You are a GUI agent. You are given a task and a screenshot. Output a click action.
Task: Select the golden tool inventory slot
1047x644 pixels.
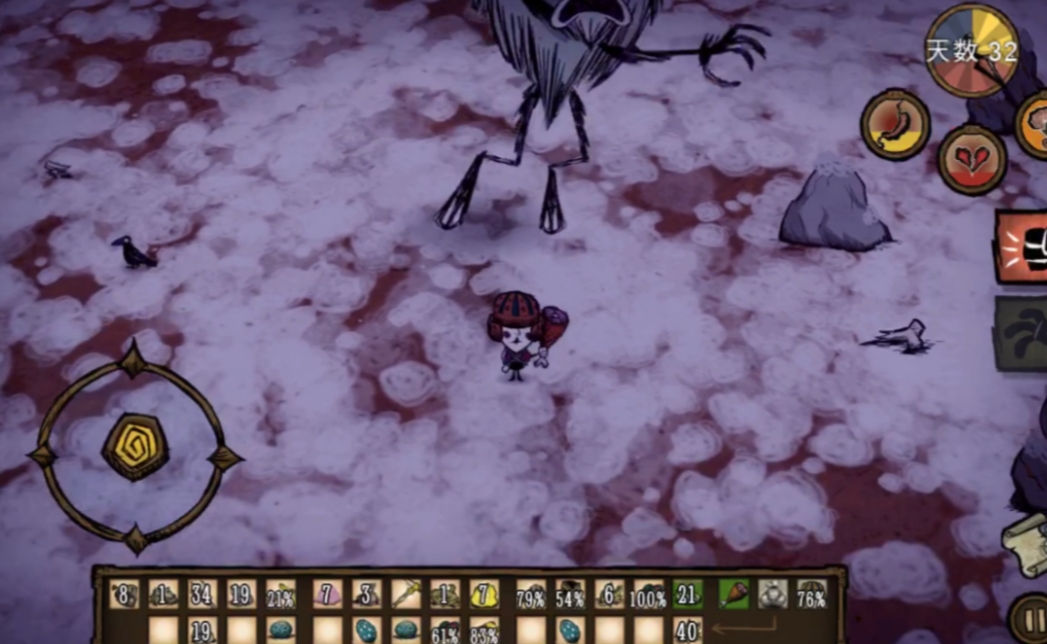point(406,595)
